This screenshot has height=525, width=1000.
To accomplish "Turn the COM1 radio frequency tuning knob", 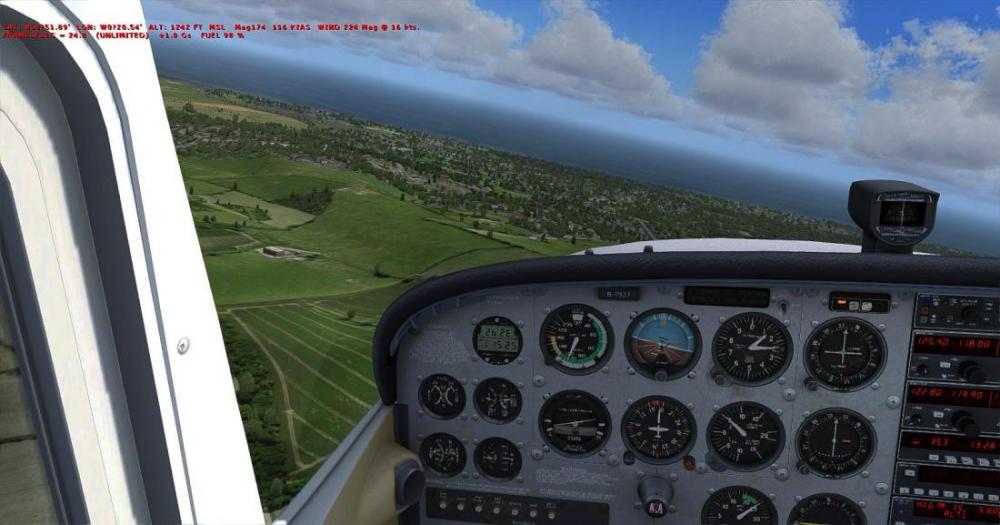I will 970,371.
